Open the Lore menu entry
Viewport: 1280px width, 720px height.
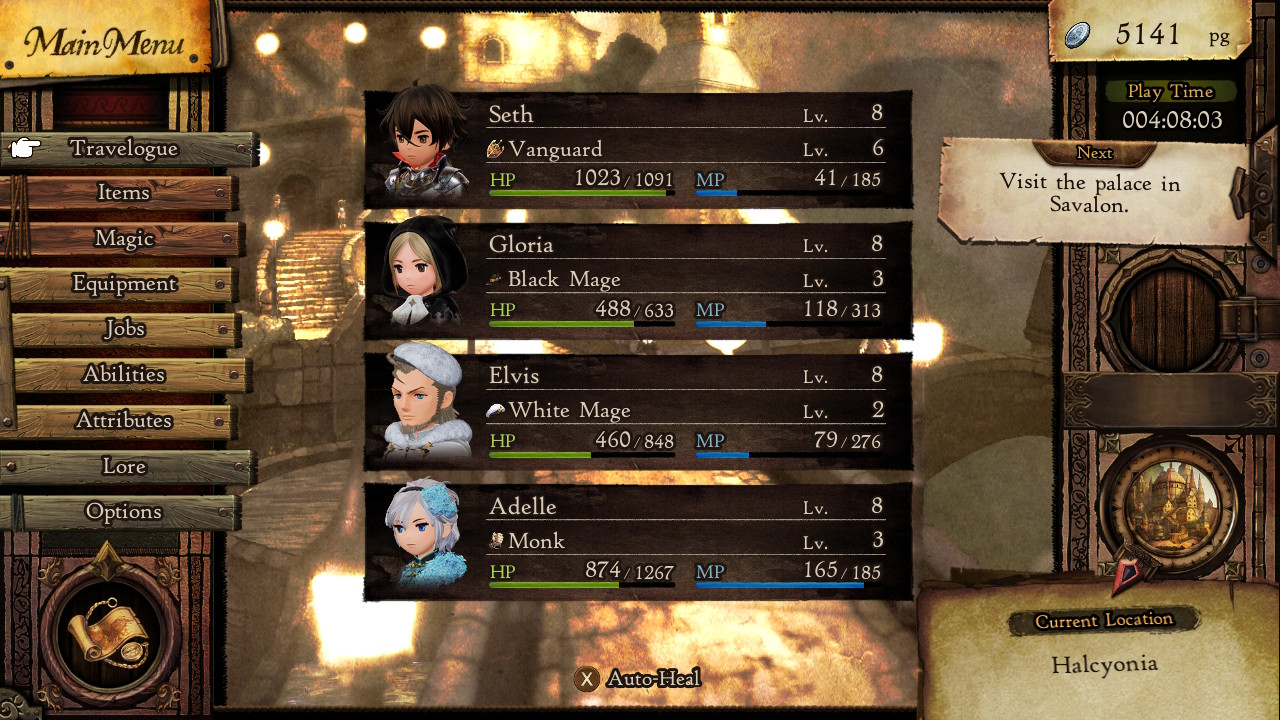click(x=124, y=467)
